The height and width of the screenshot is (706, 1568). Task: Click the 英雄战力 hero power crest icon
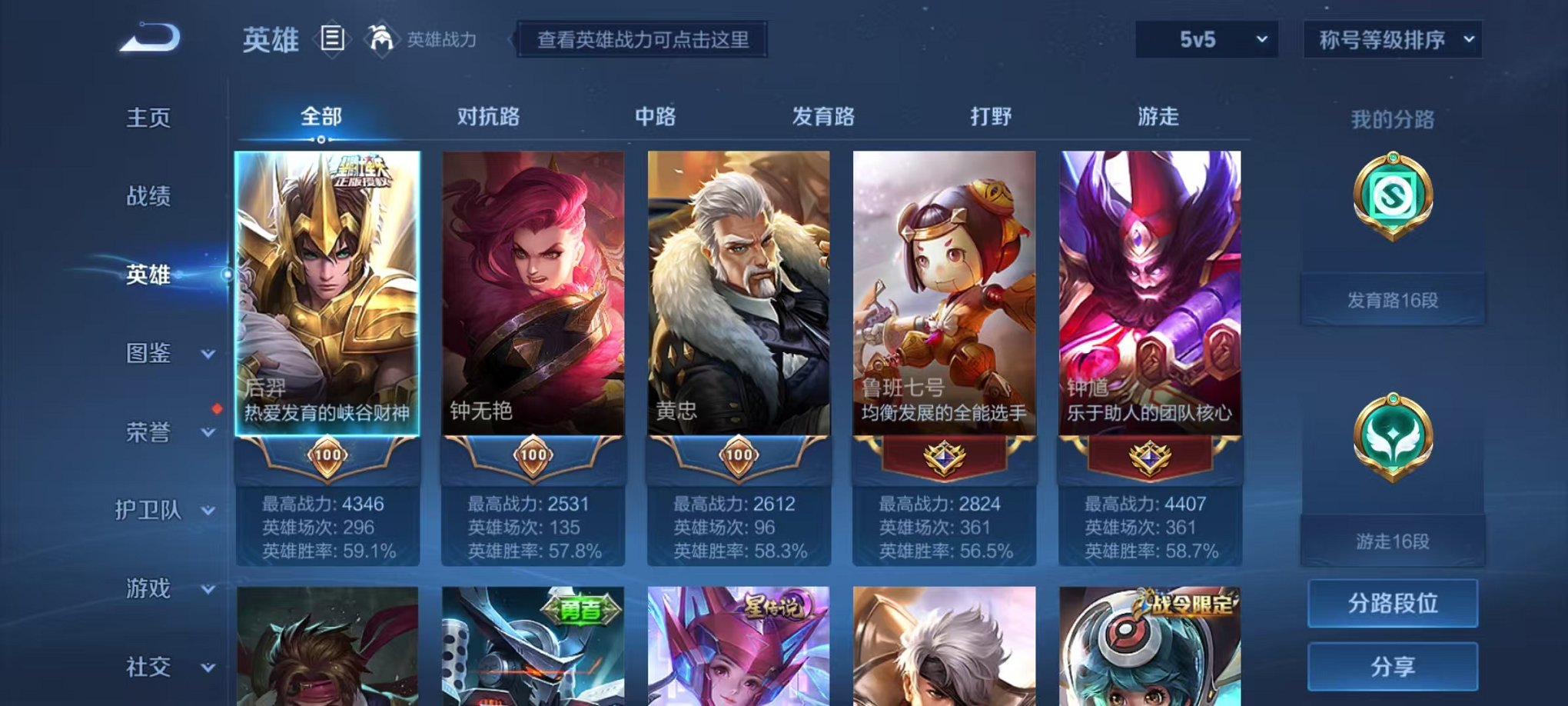coord(381,37)
